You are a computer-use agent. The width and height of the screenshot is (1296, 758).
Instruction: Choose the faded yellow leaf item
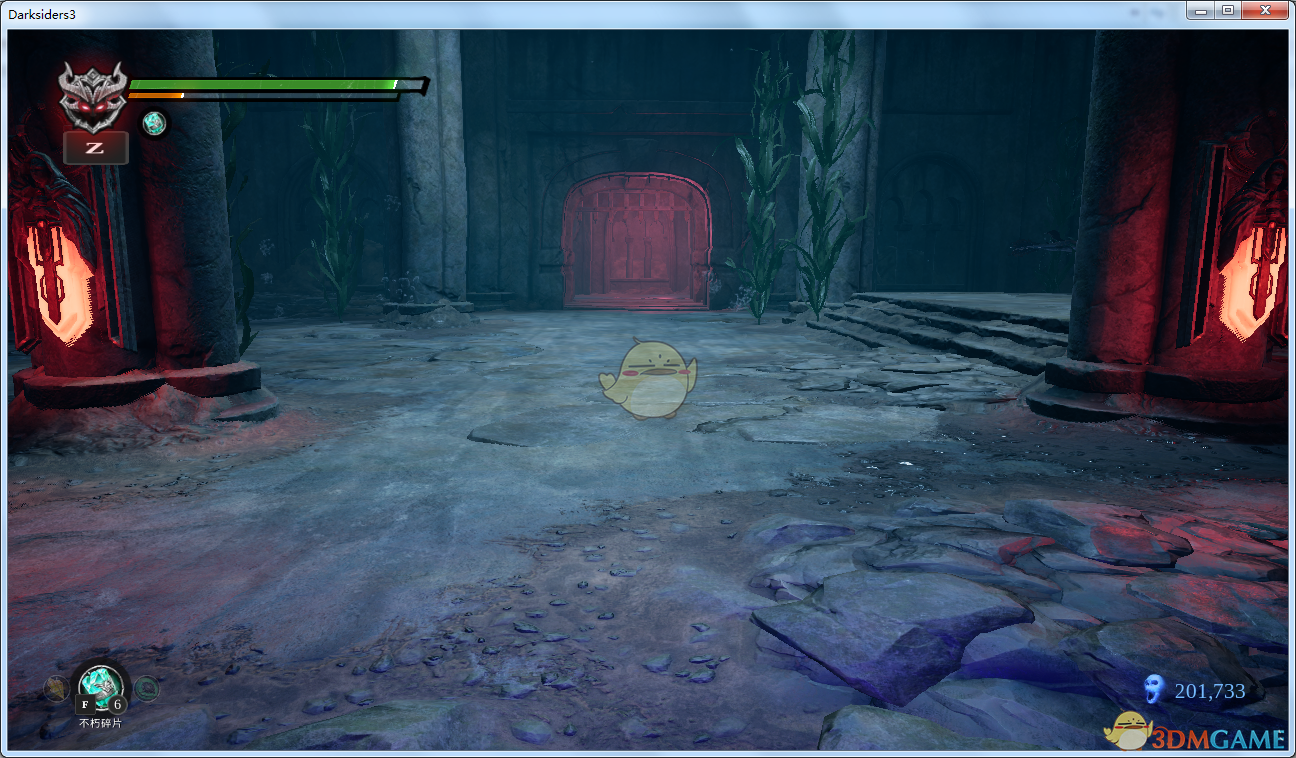tap(55, 688)
